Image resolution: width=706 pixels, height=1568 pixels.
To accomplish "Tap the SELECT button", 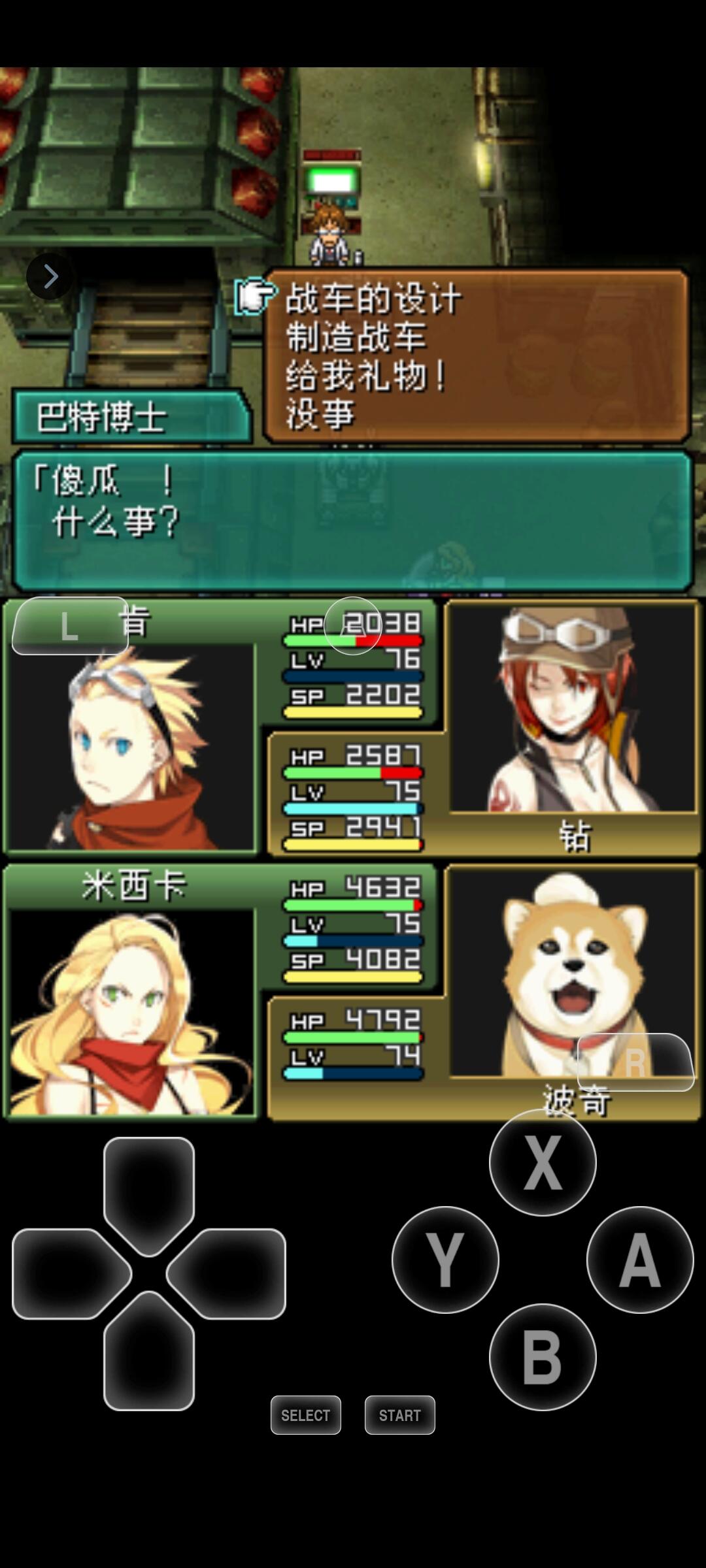I will (305, 1415).
